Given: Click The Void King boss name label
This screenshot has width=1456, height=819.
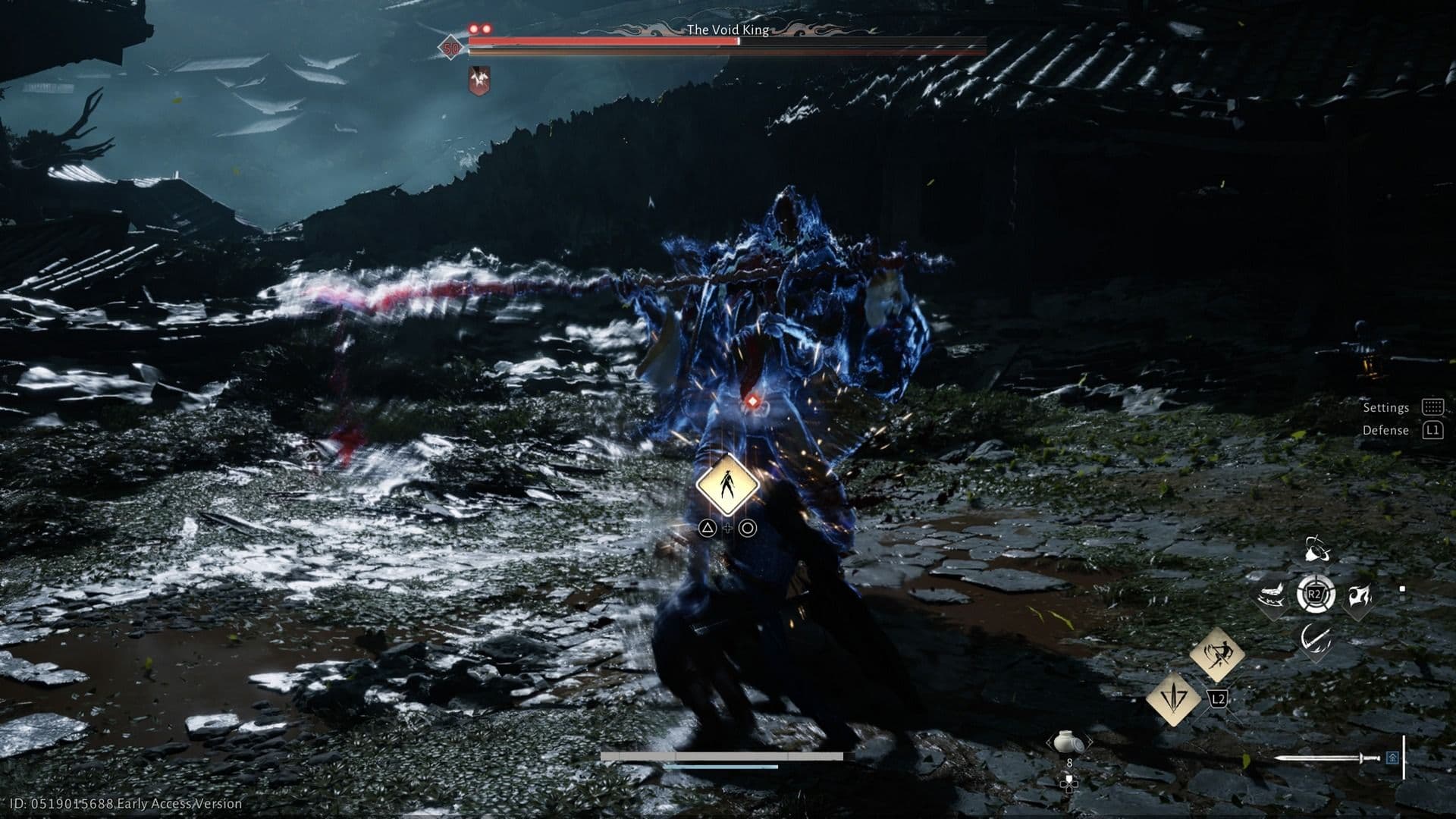Looking at the screenshot, I should pos(728,30).
